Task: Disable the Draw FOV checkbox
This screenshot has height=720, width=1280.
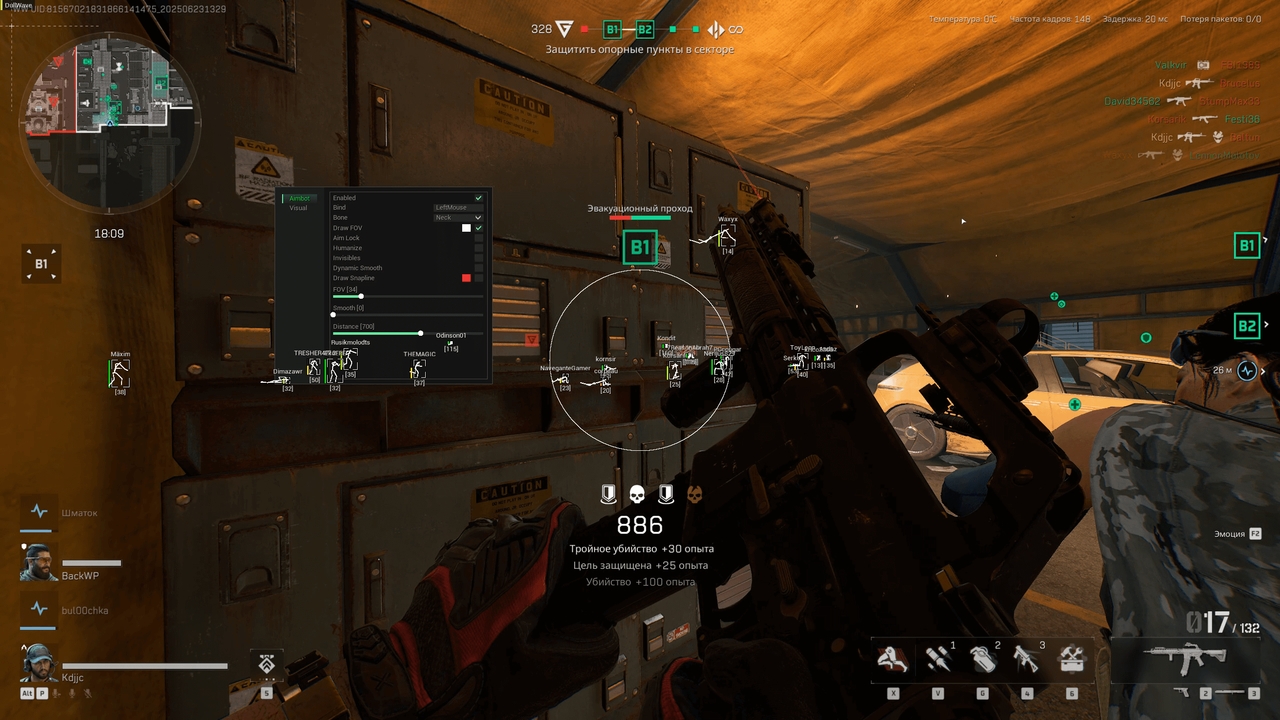Action: pos(478,227)
